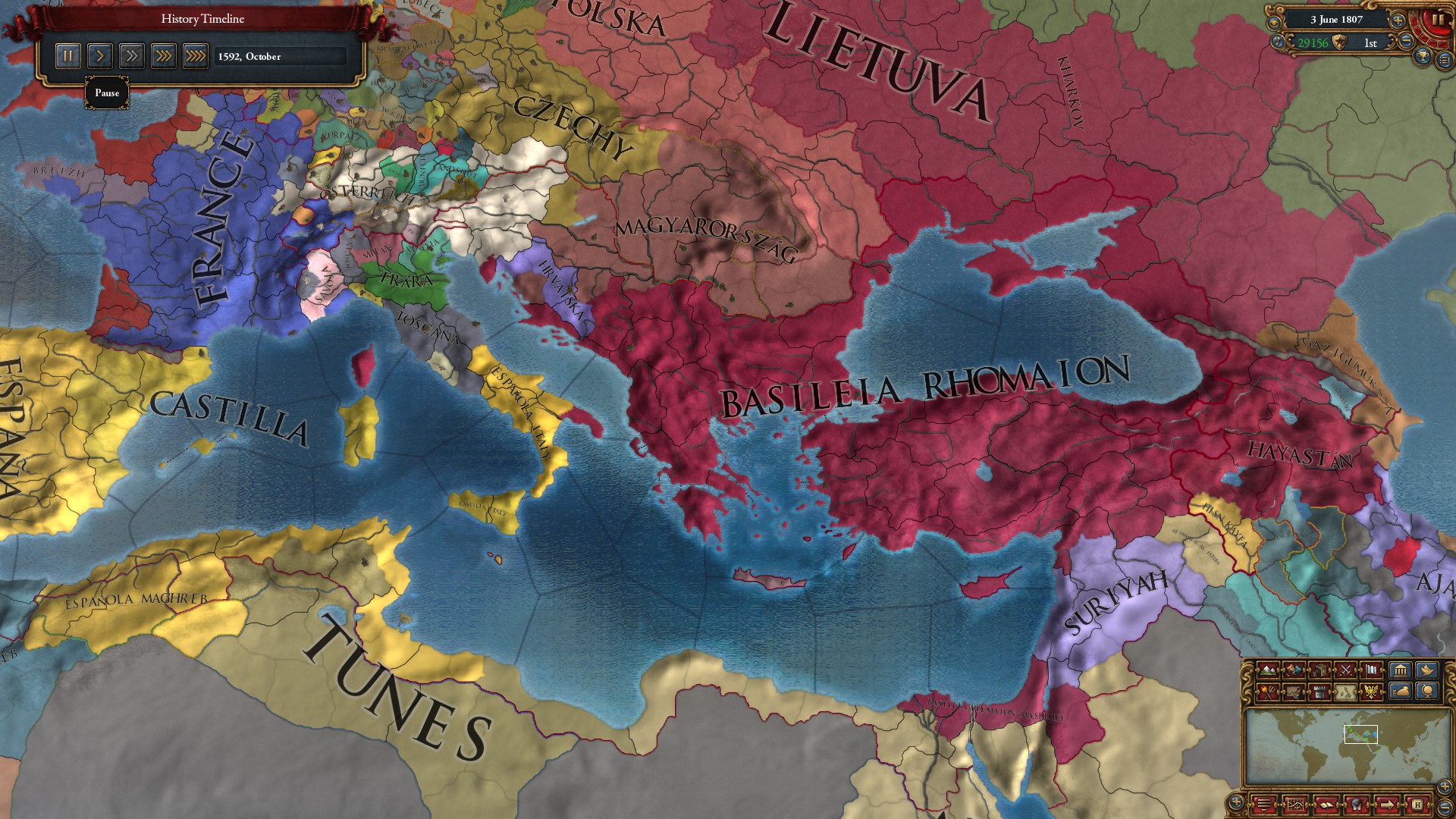The height and width of the screenshot is (819, 1456).
Task: Select the imperial eagle mapmode
Action: click(x=1371, y=692)
